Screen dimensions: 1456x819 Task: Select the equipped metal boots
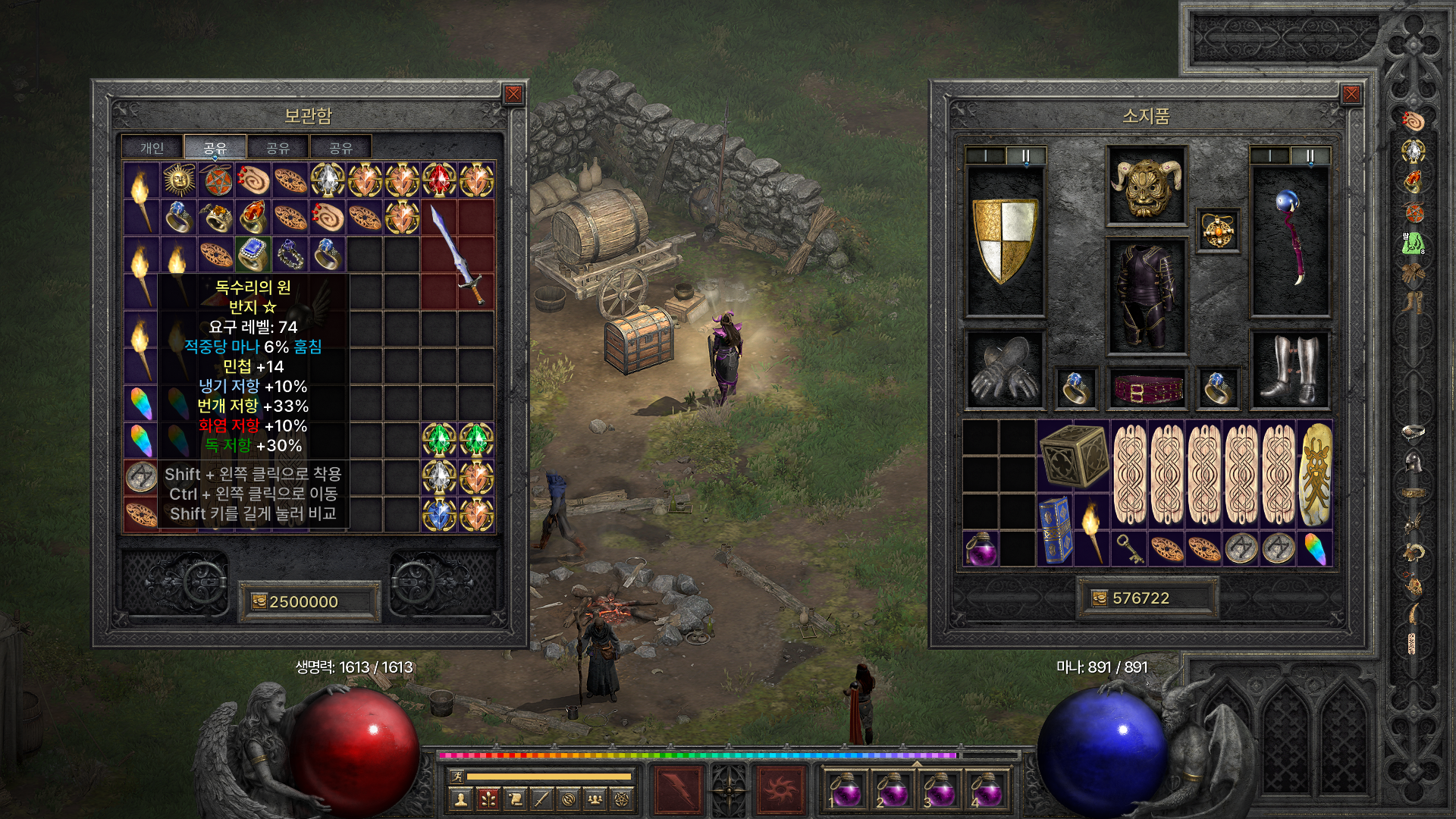pyautogui.click(x=1289, y=371)
